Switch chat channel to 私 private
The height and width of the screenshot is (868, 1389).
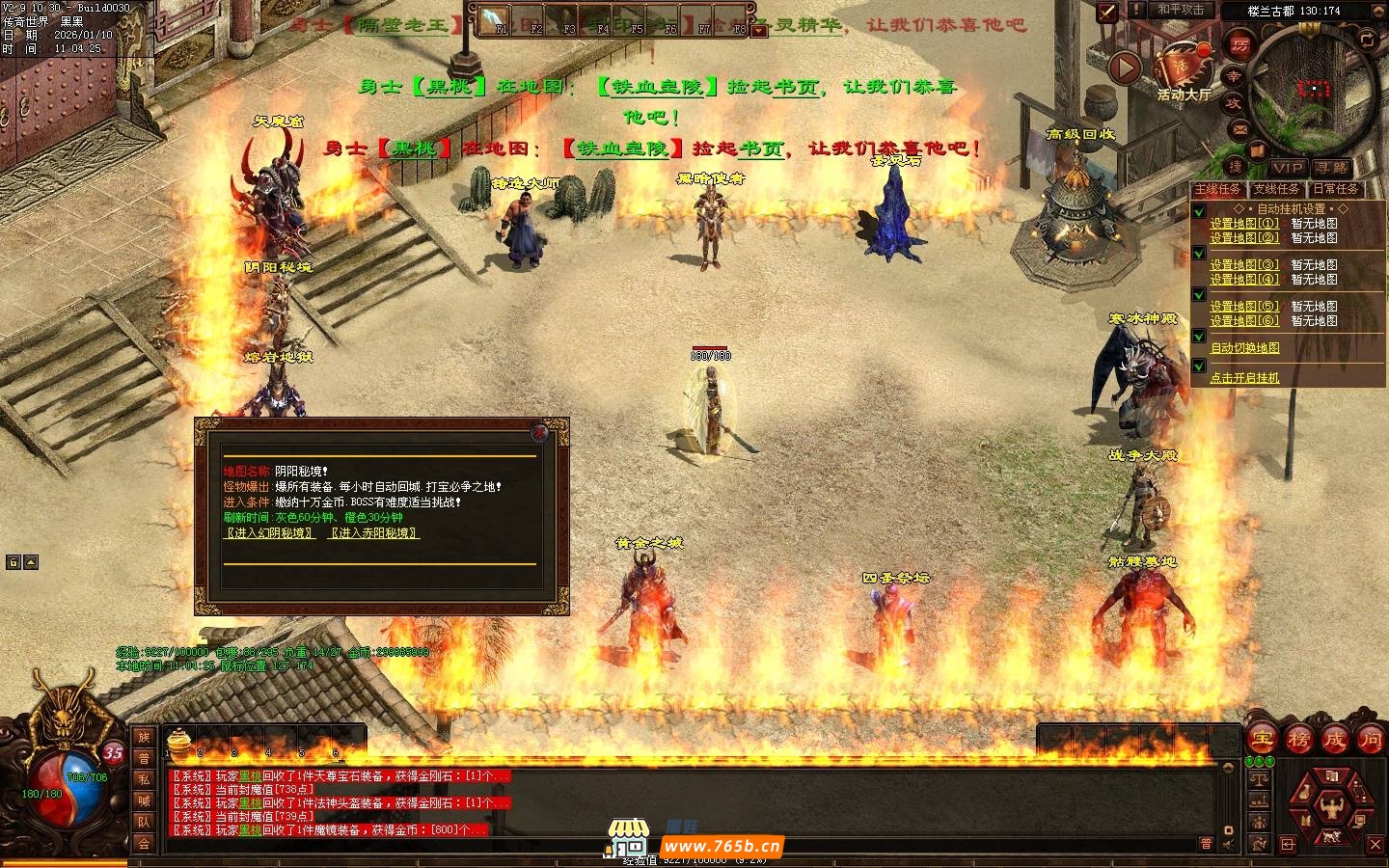pos(144,779)
